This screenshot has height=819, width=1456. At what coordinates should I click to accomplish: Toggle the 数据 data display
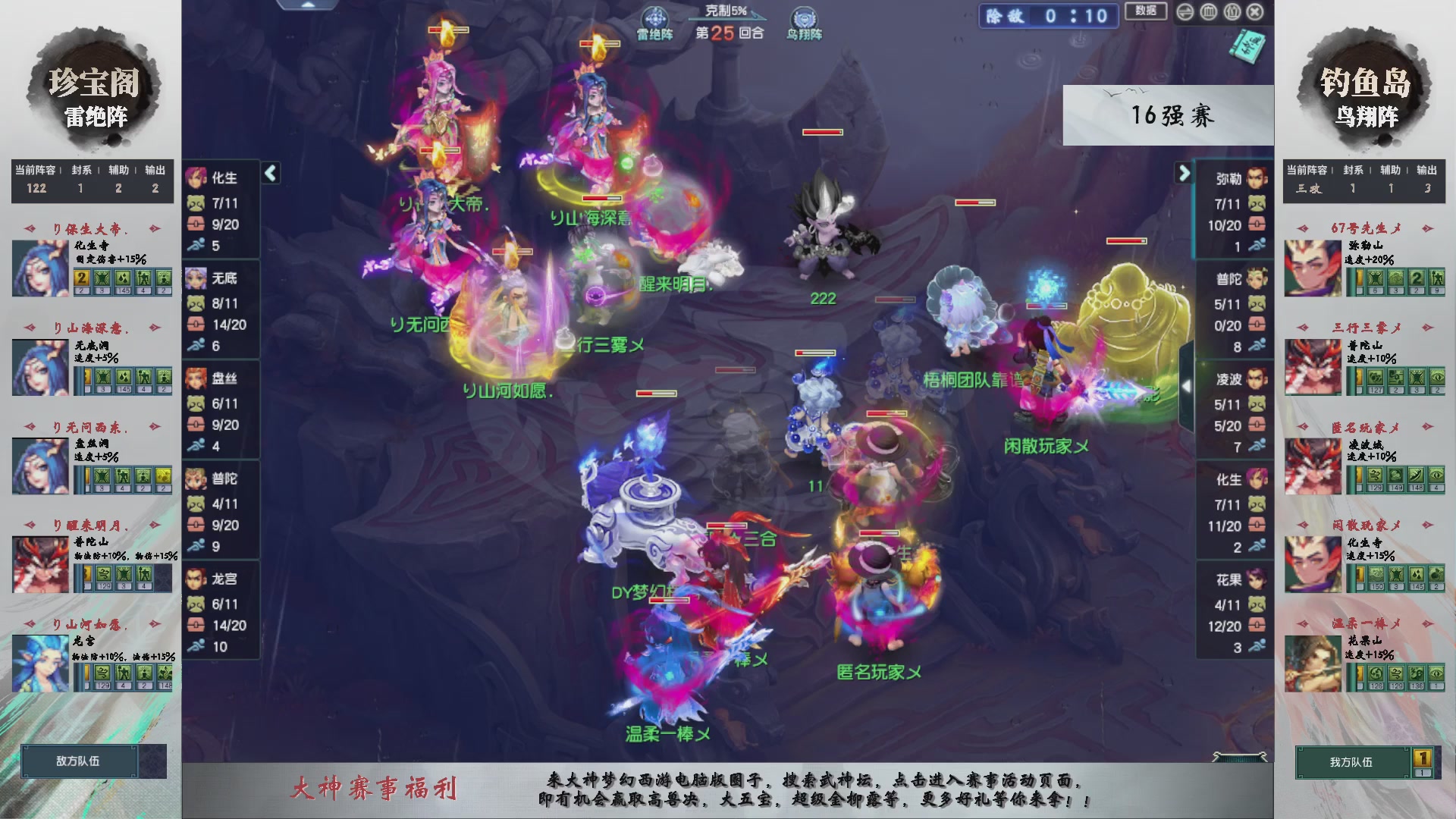point(1145,11)
